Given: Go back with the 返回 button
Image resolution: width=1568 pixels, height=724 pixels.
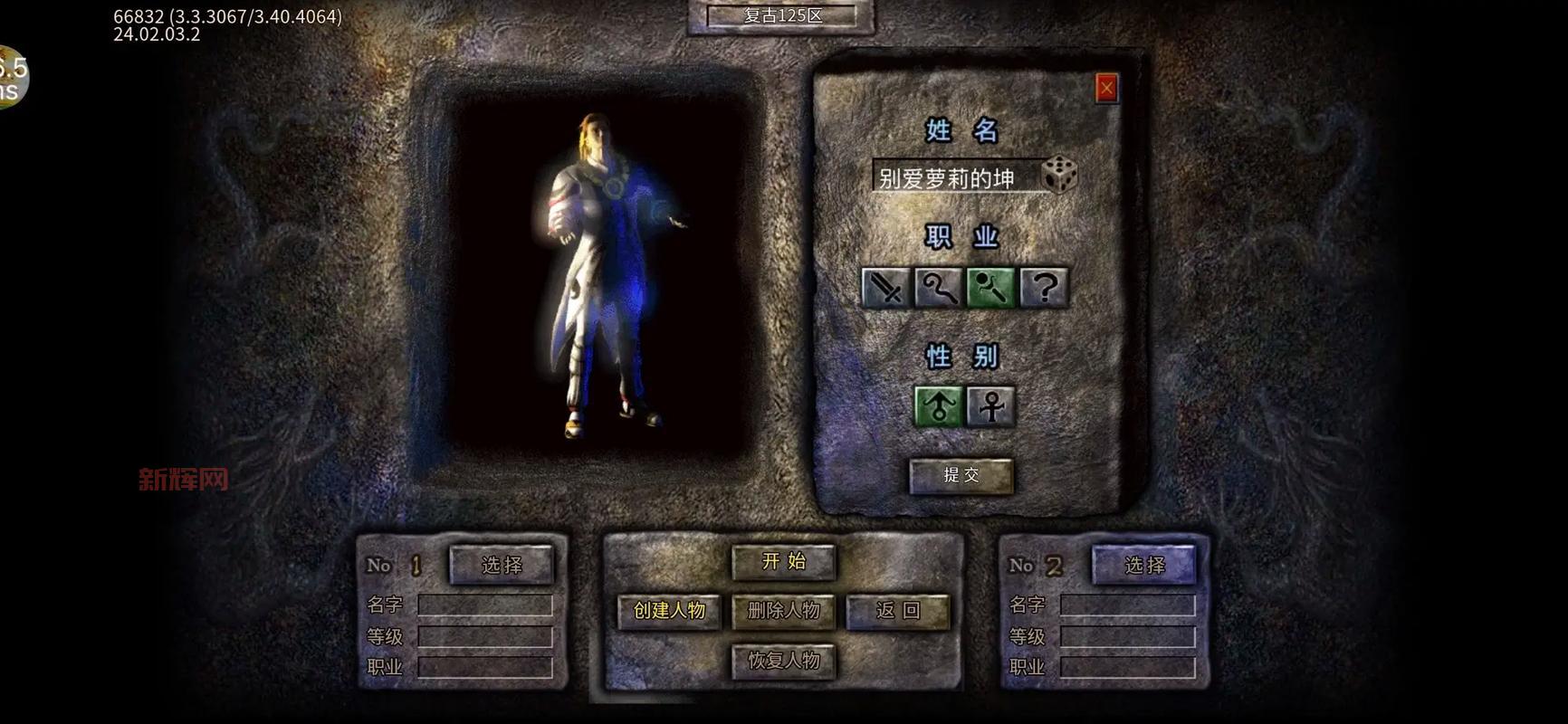Looking at the screenshot, I should point(898,611).
